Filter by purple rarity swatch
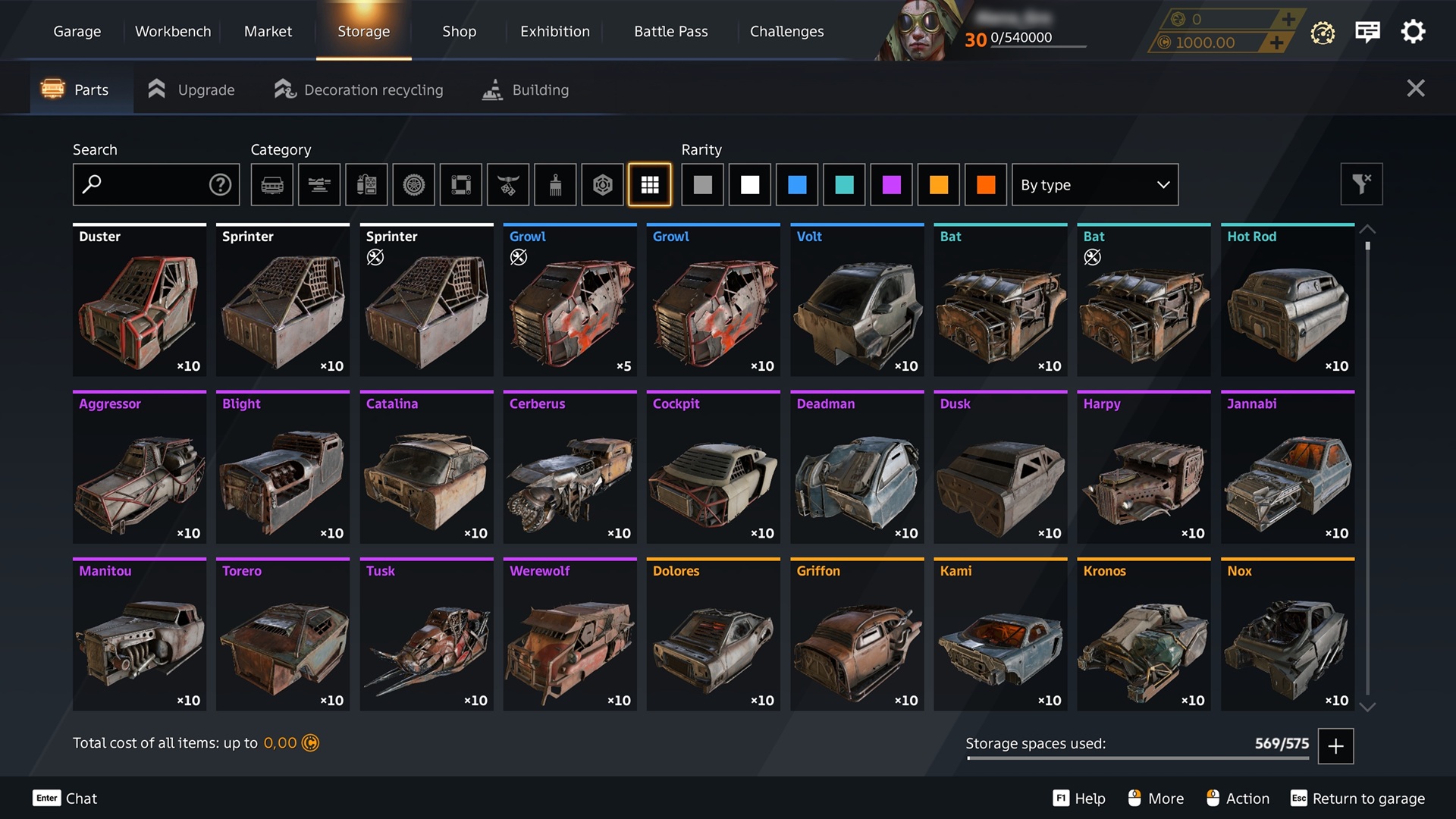Image resolution: width=1456 pixels, height=819 pixels. [x=891, y=184]
